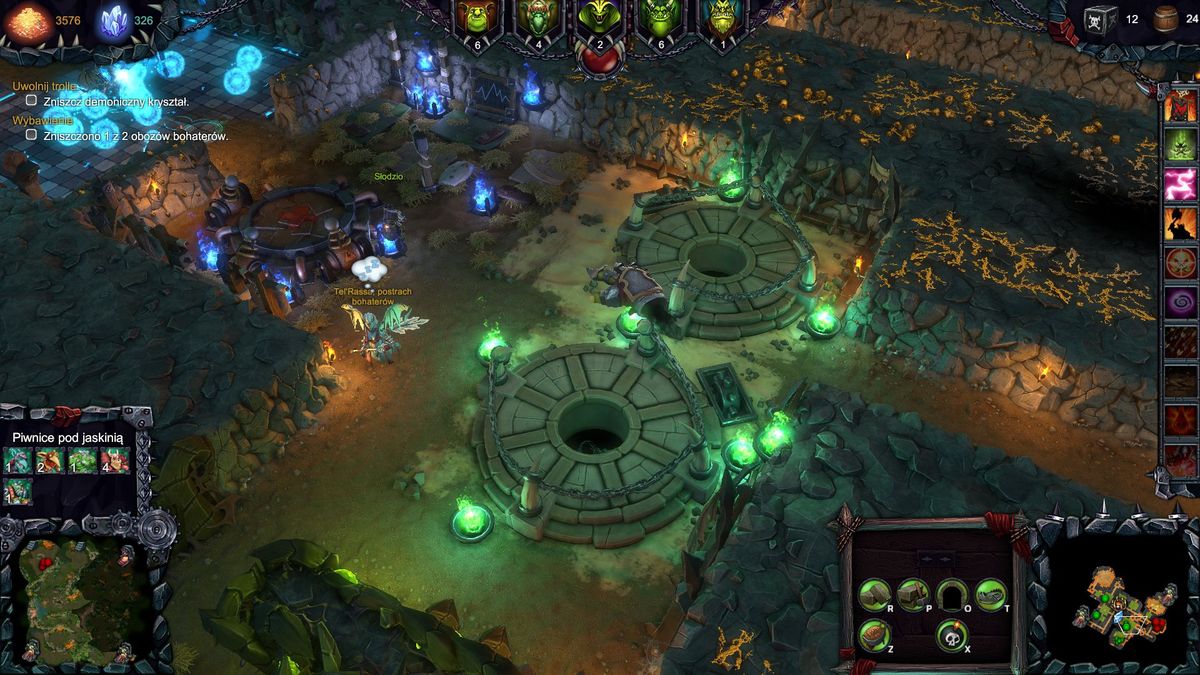
Task: Cast the pink lightning spell
Action: 1181,185
